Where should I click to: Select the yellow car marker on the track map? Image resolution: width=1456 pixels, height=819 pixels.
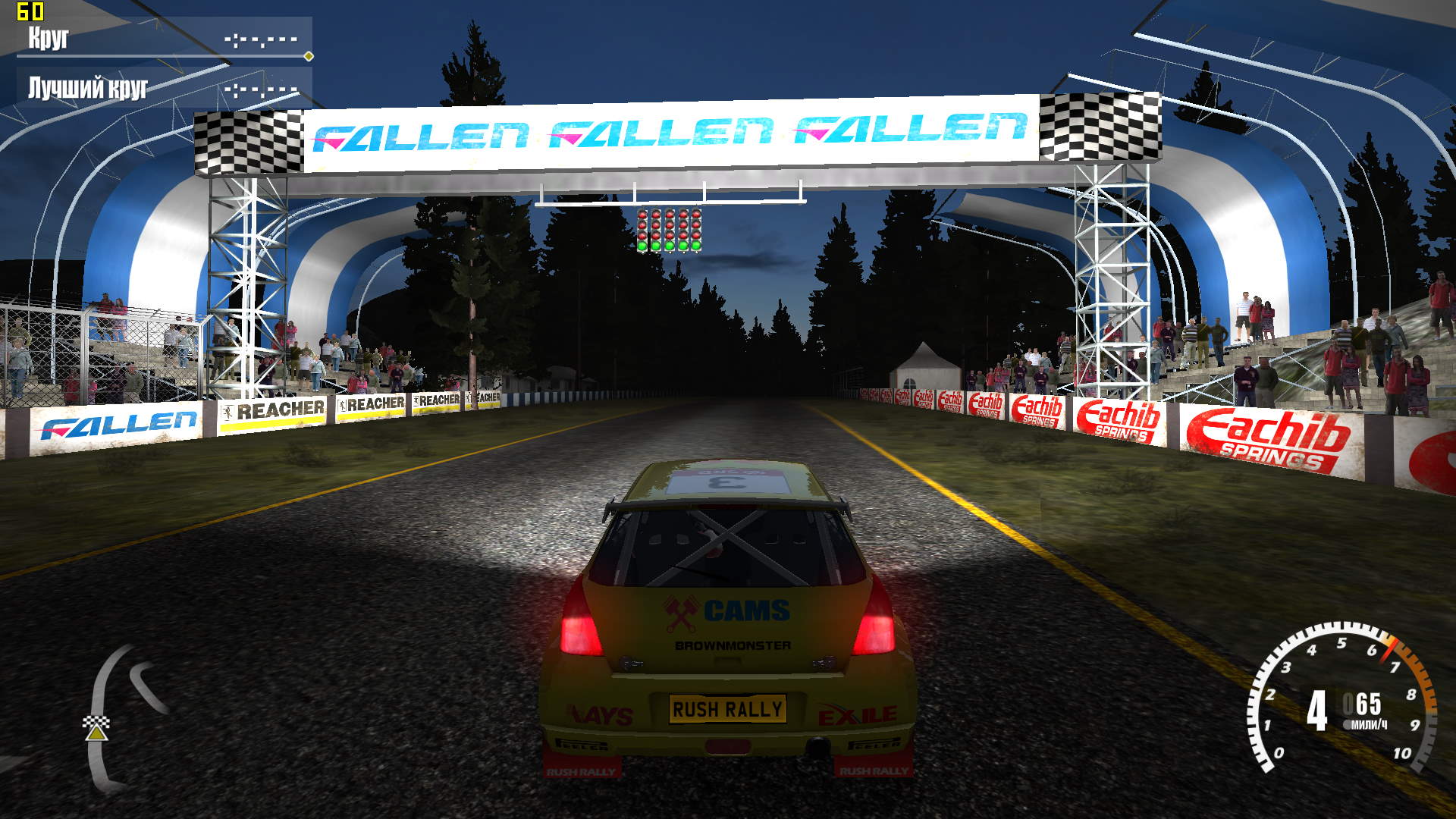96,733
